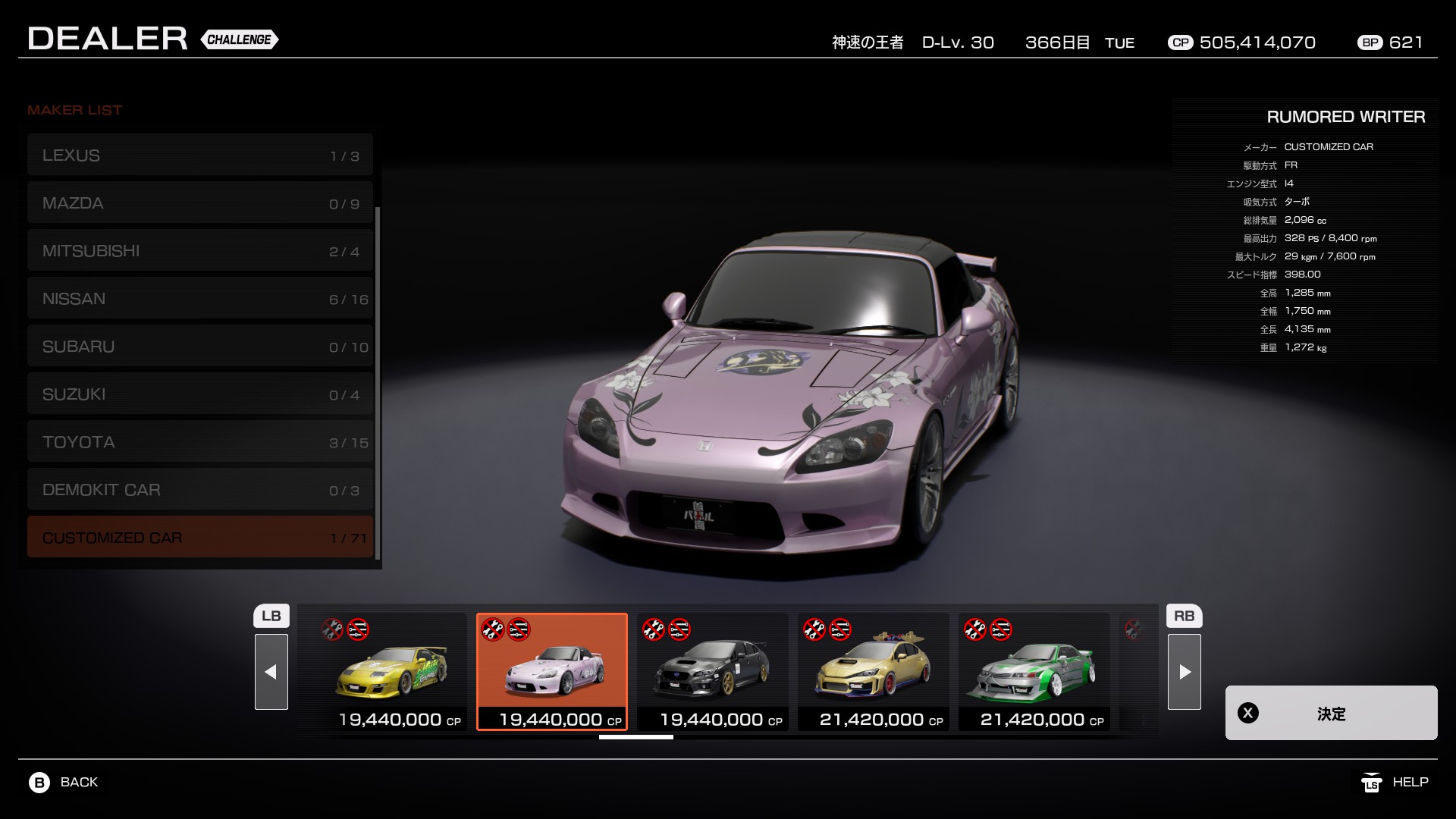Image resolution: width=1456 pixels, height=819 pixels.
Task: Choose the MAZDA maker entry
Action: (199, 203)
